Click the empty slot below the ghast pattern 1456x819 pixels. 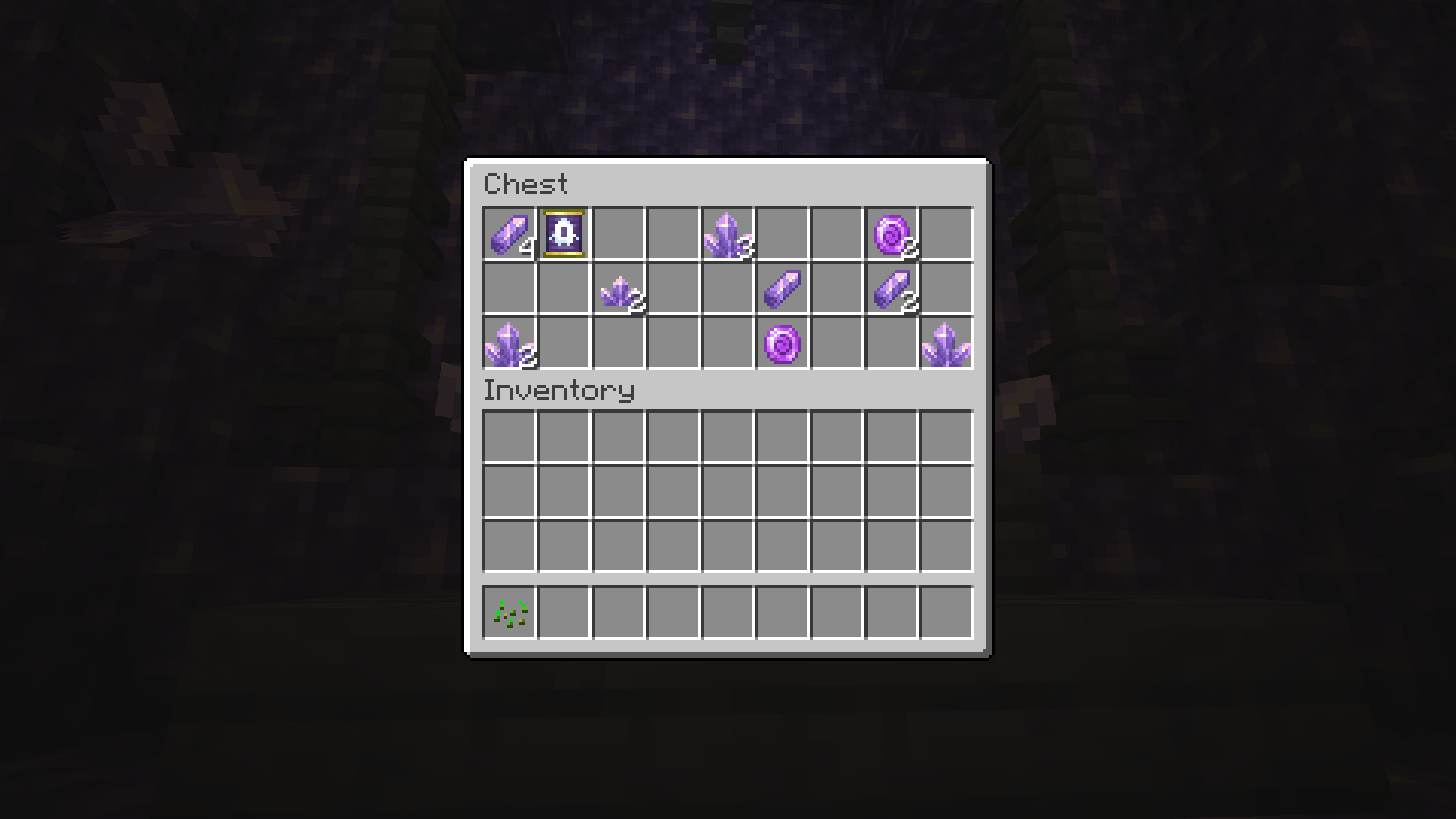coord(563,289)
